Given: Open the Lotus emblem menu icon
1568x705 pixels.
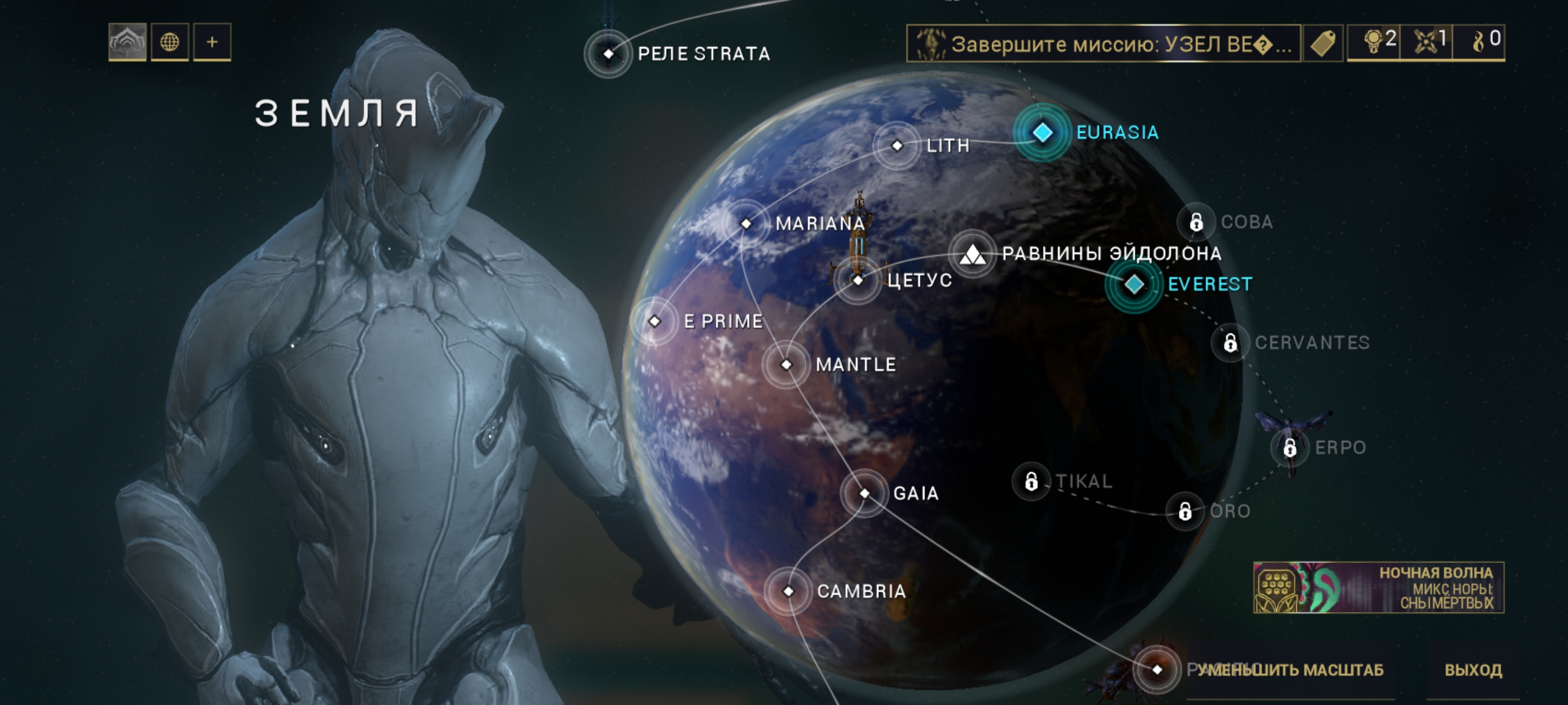Looking at the screenshot, I should tap(127, 42).
